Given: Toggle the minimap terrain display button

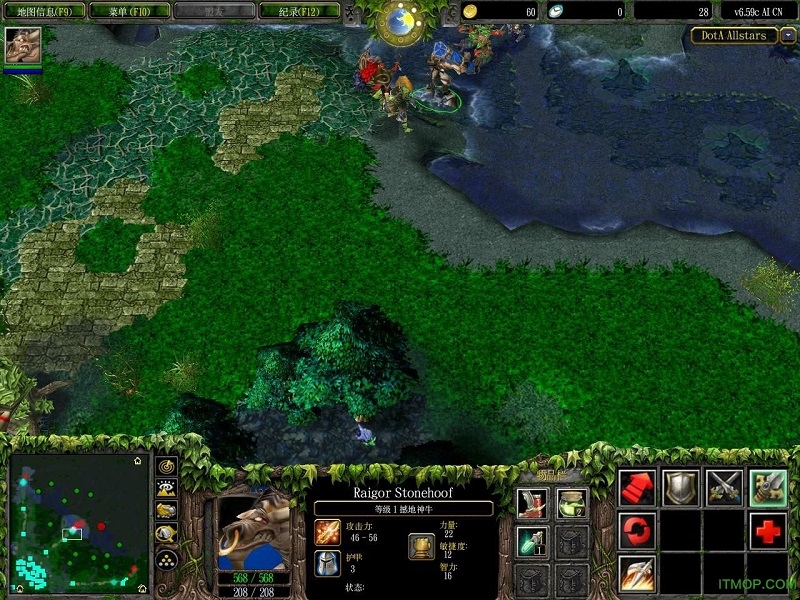Looking at the screenshot, I should point(167,489).
